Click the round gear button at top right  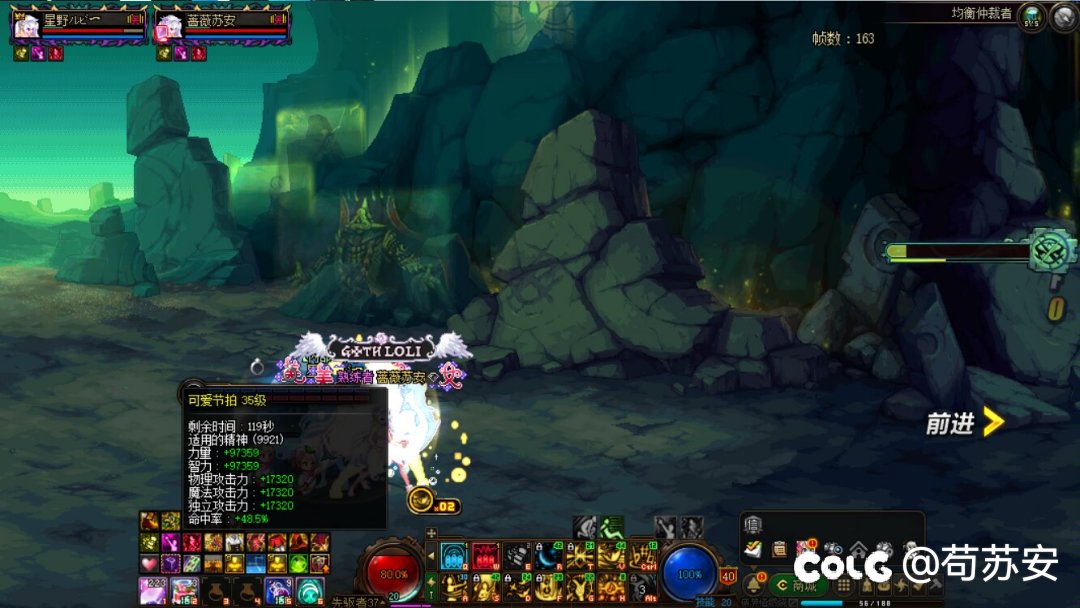(x=1062, y=16)
